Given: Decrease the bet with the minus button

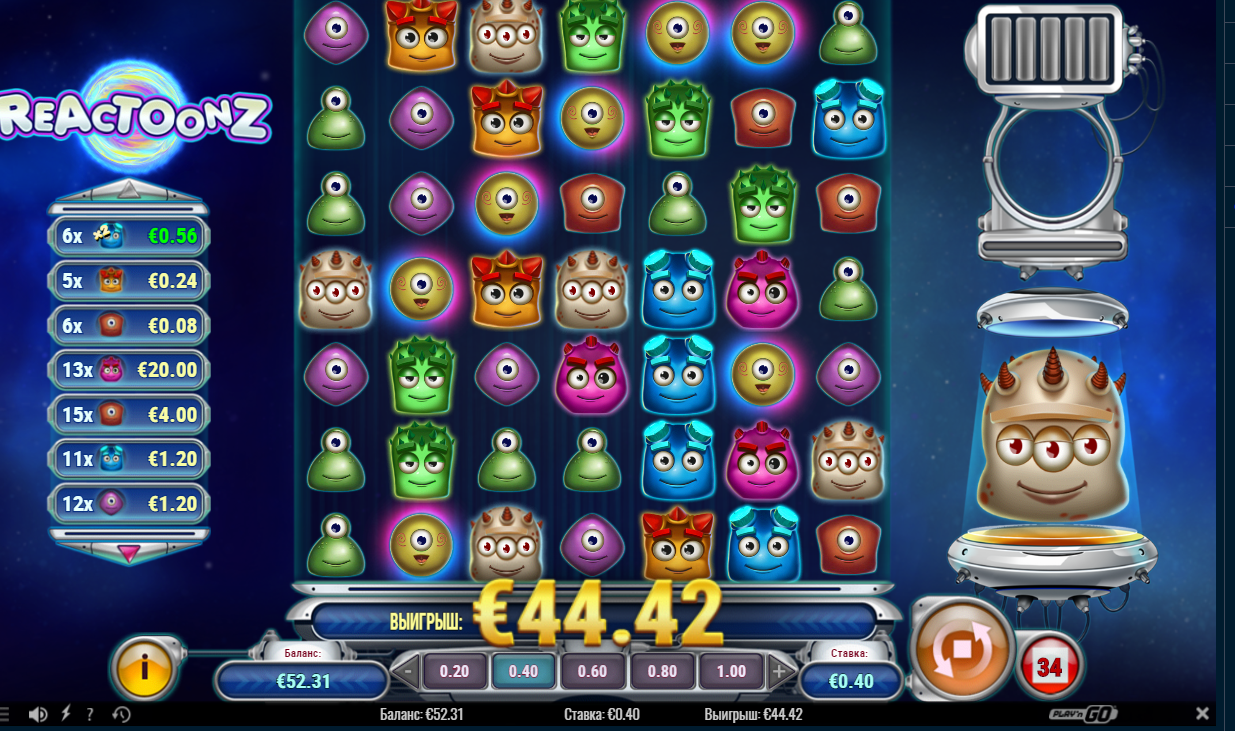Looking at the screenshot, I should (x=405, y=671).
